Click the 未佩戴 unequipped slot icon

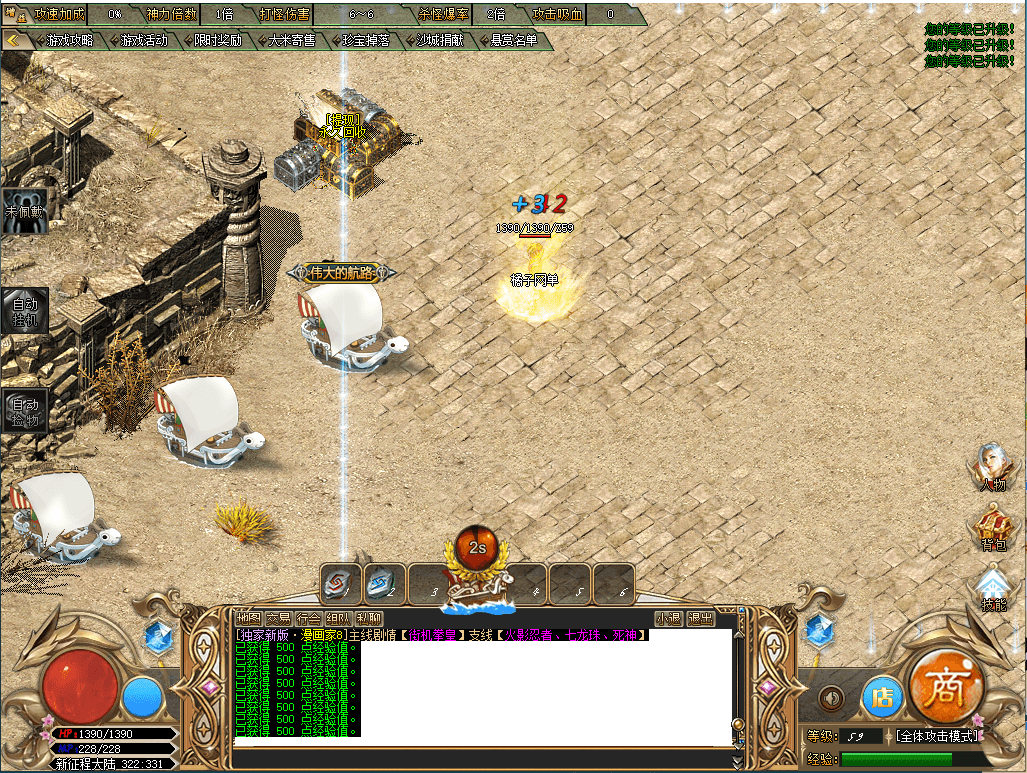(x=25, y=210)
